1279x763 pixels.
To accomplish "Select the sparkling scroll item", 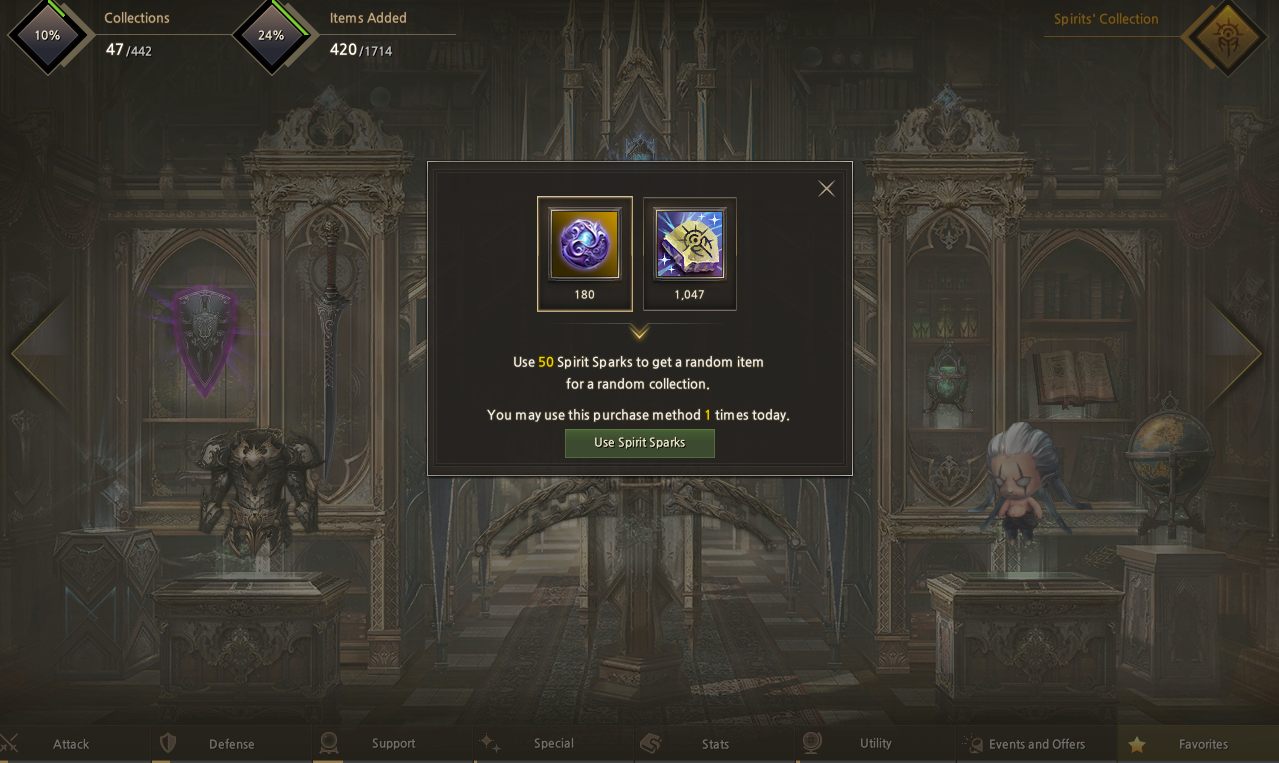I will pos(690,245).
